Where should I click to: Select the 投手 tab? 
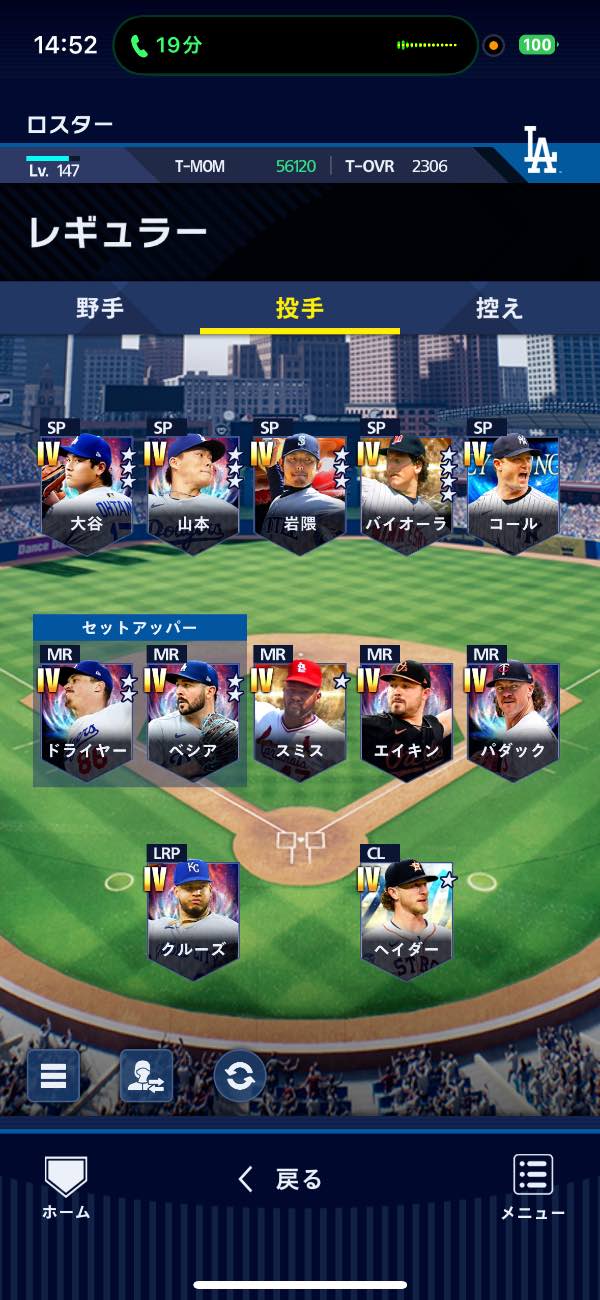coord(300,308)
